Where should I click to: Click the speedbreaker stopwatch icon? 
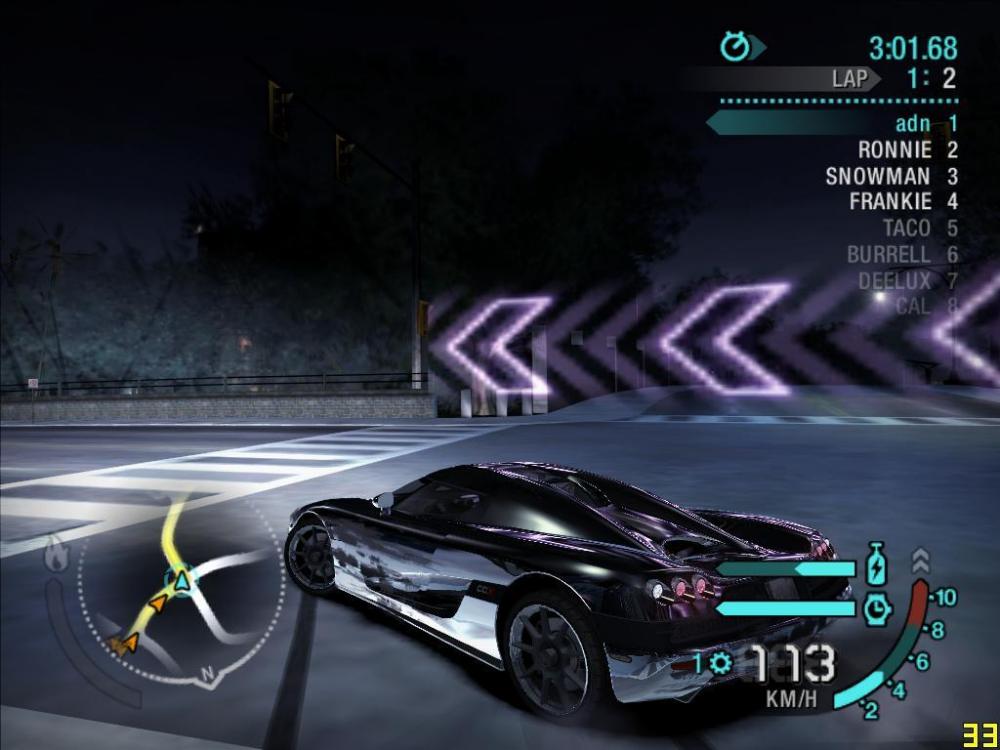[877, 607]
